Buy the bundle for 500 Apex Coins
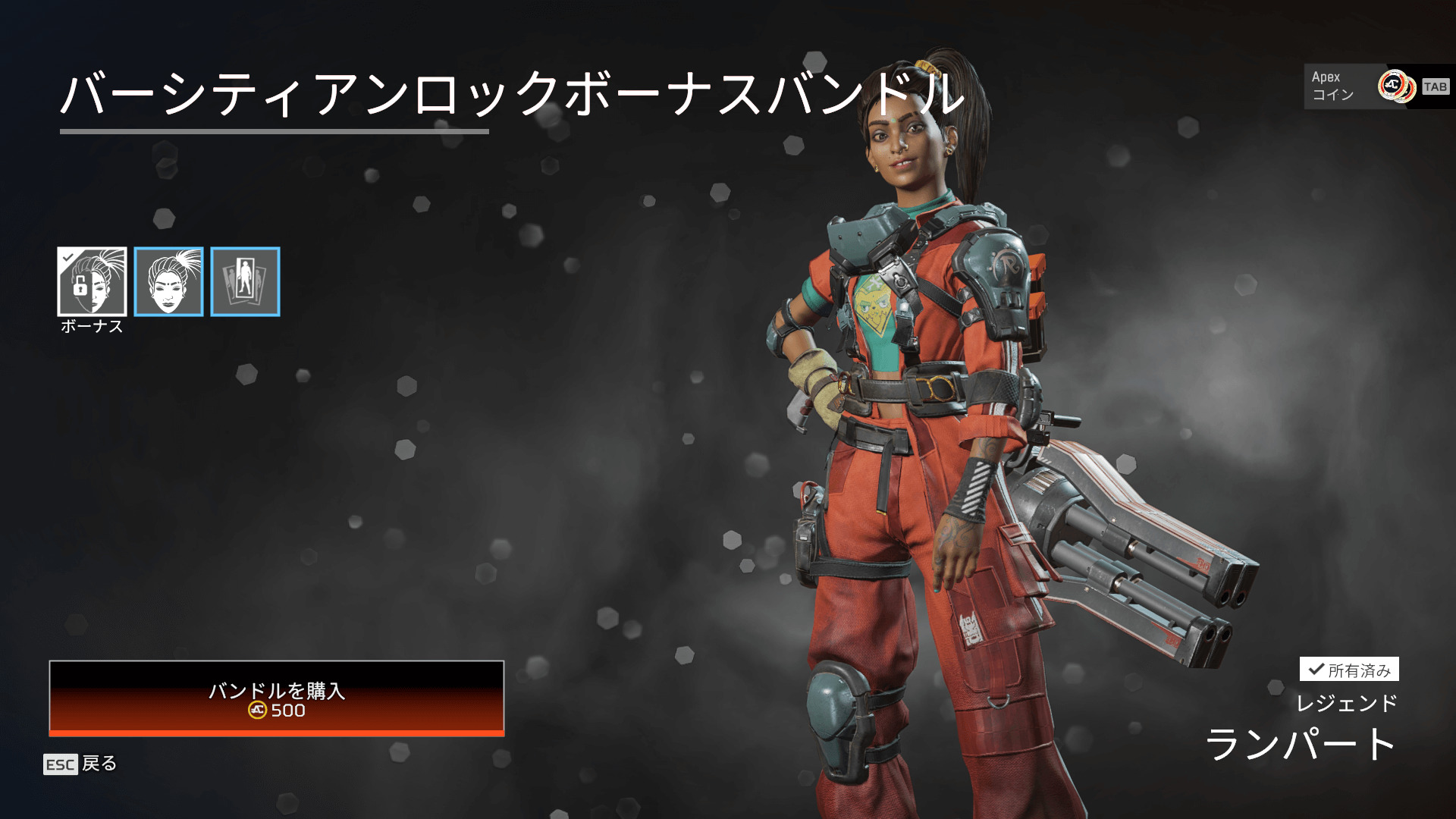1456x819 pixels. pos(277,698)
